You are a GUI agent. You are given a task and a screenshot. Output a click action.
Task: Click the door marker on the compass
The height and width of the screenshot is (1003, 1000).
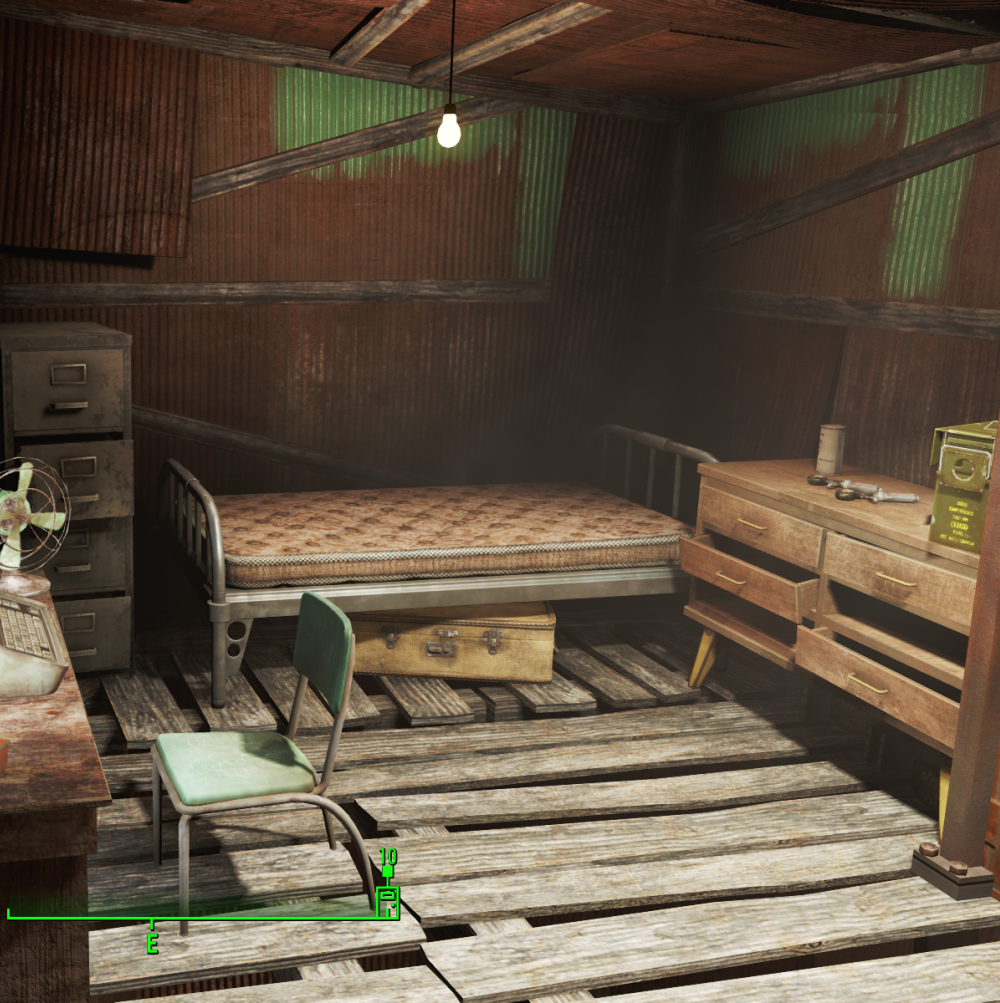(388, 901)
